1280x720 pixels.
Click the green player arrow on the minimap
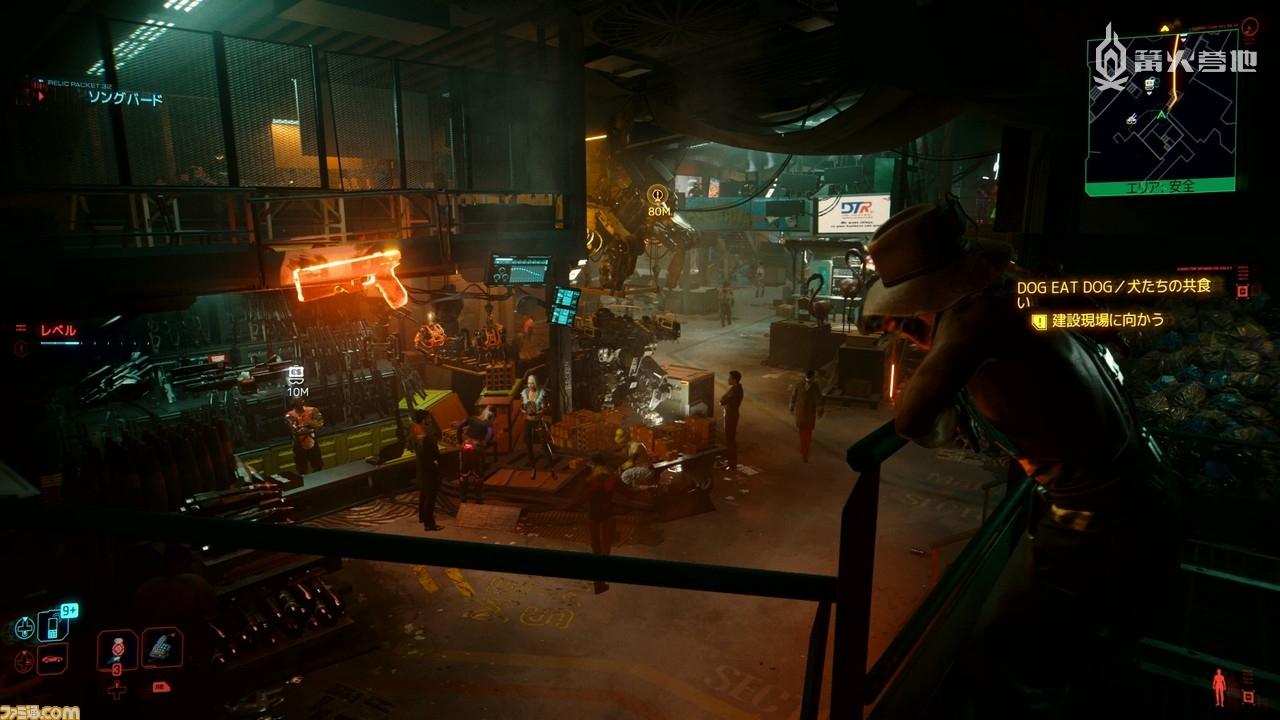tap(1161, 116)
